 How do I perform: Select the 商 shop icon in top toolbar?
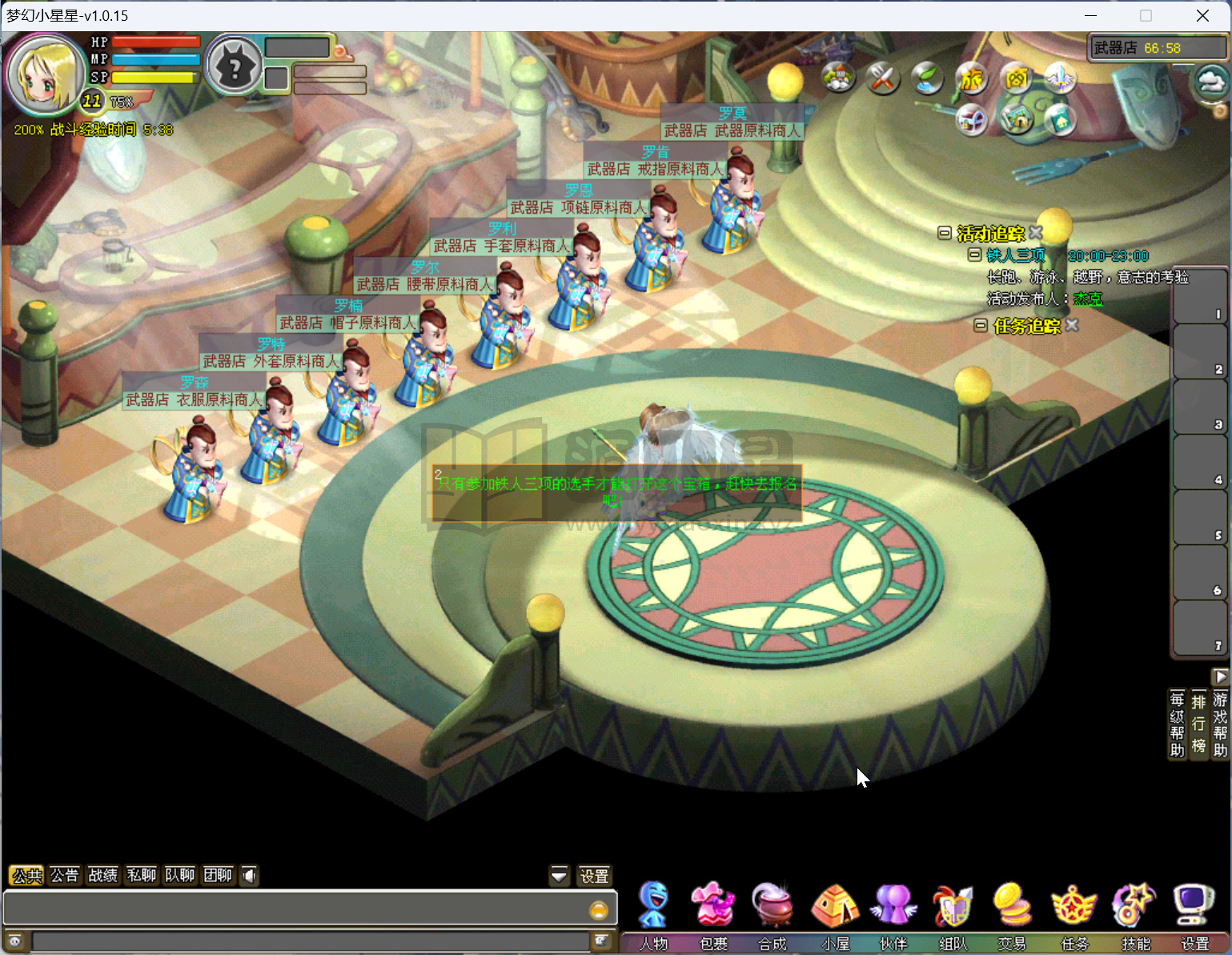(x=1015, y=78)
